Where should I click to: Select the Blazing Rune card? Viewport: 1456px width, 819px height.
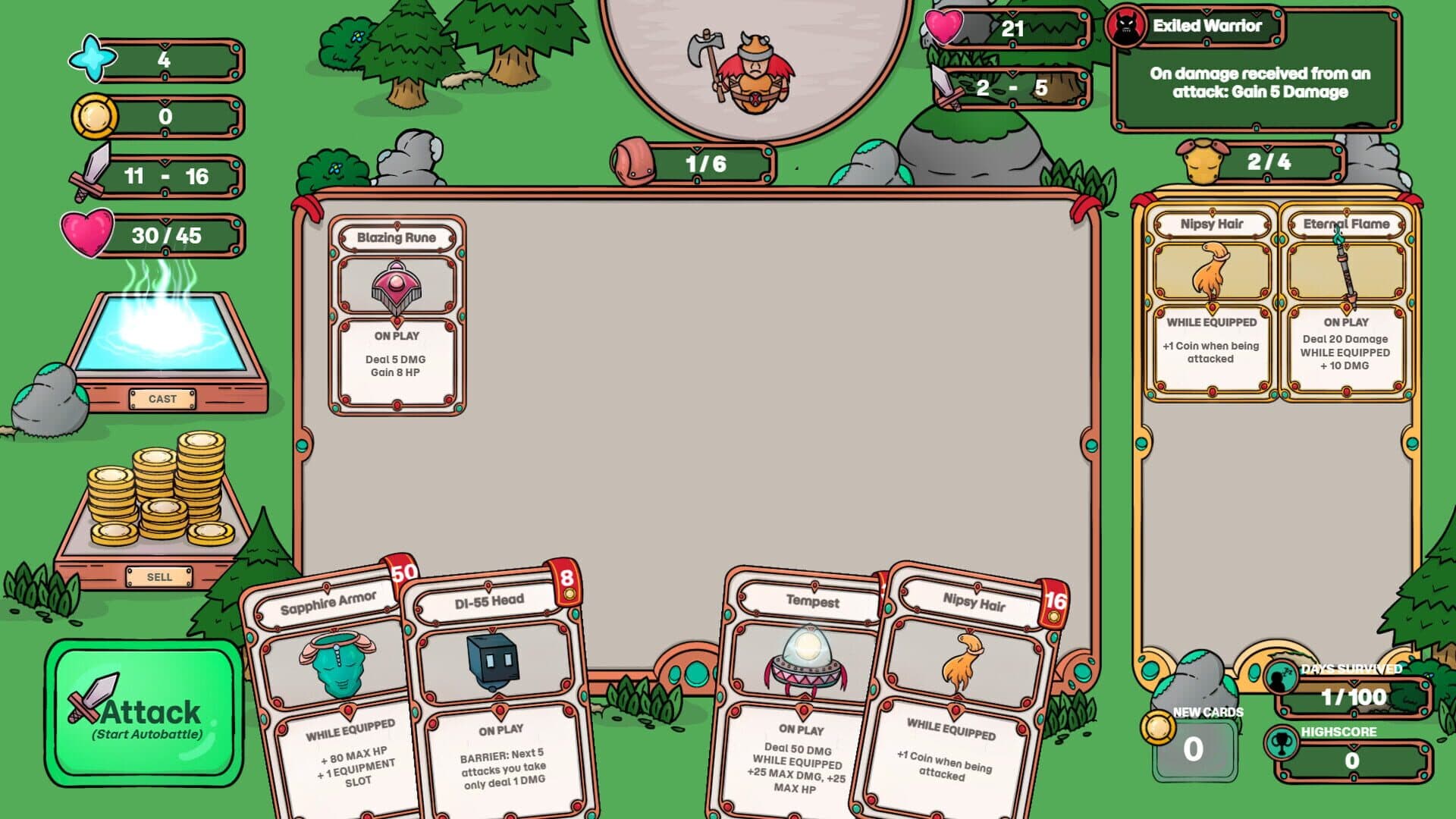coord(397,315)
